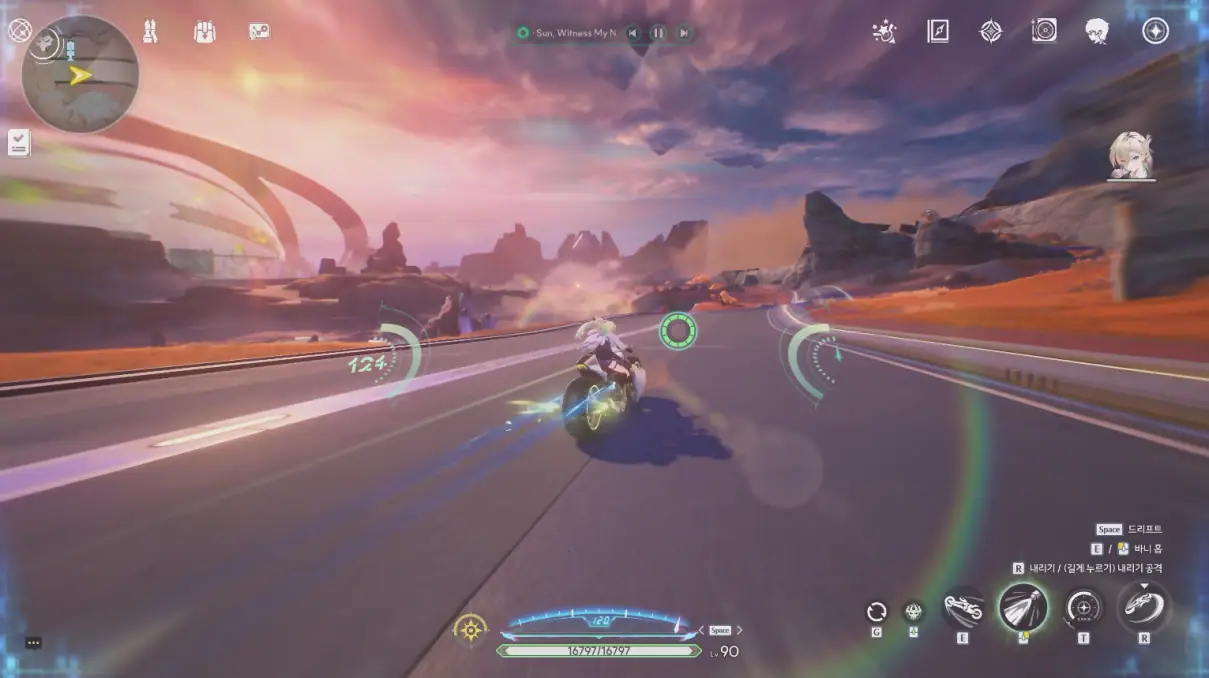Image resolution: width=1209 pixels, height=678 pixels.
Task: Open the backpack inventory
Action: (x=204, y=32)
